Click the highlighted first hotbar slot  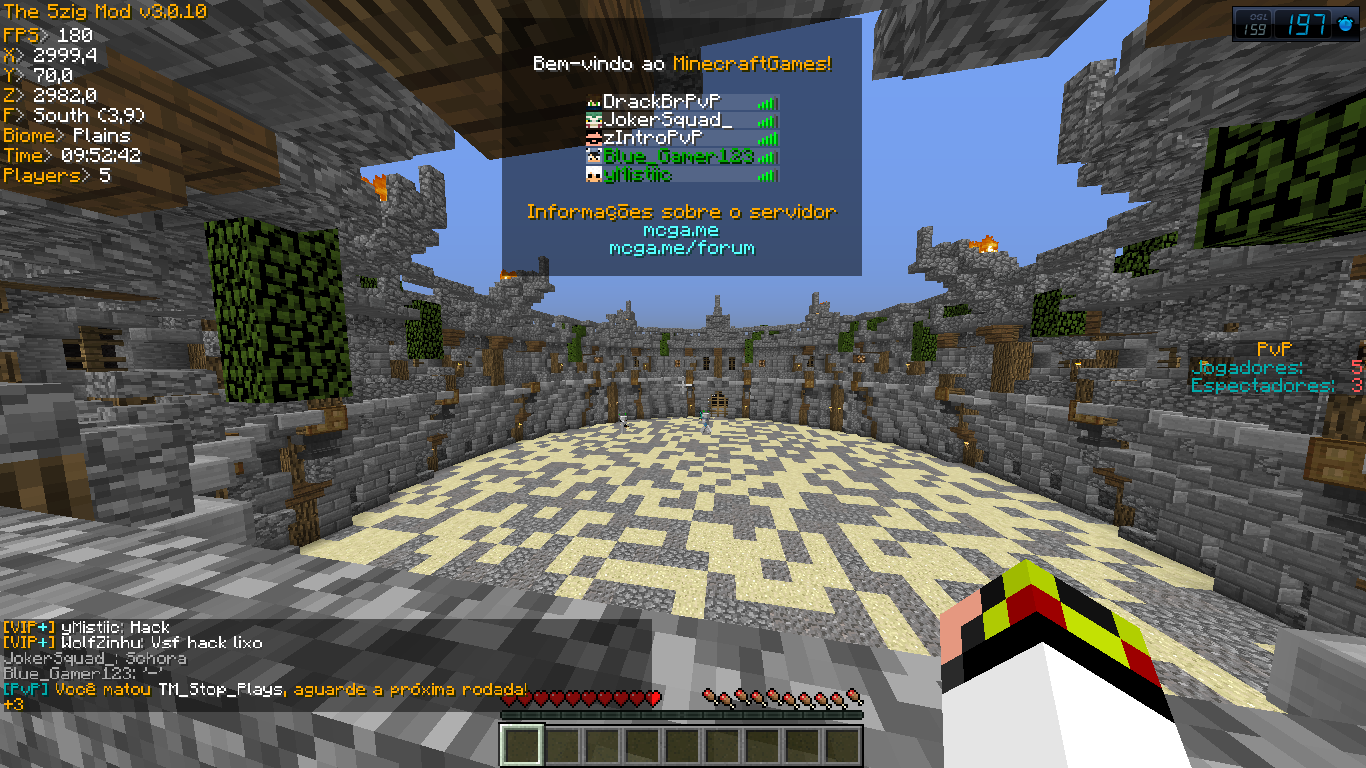point(522,746)
